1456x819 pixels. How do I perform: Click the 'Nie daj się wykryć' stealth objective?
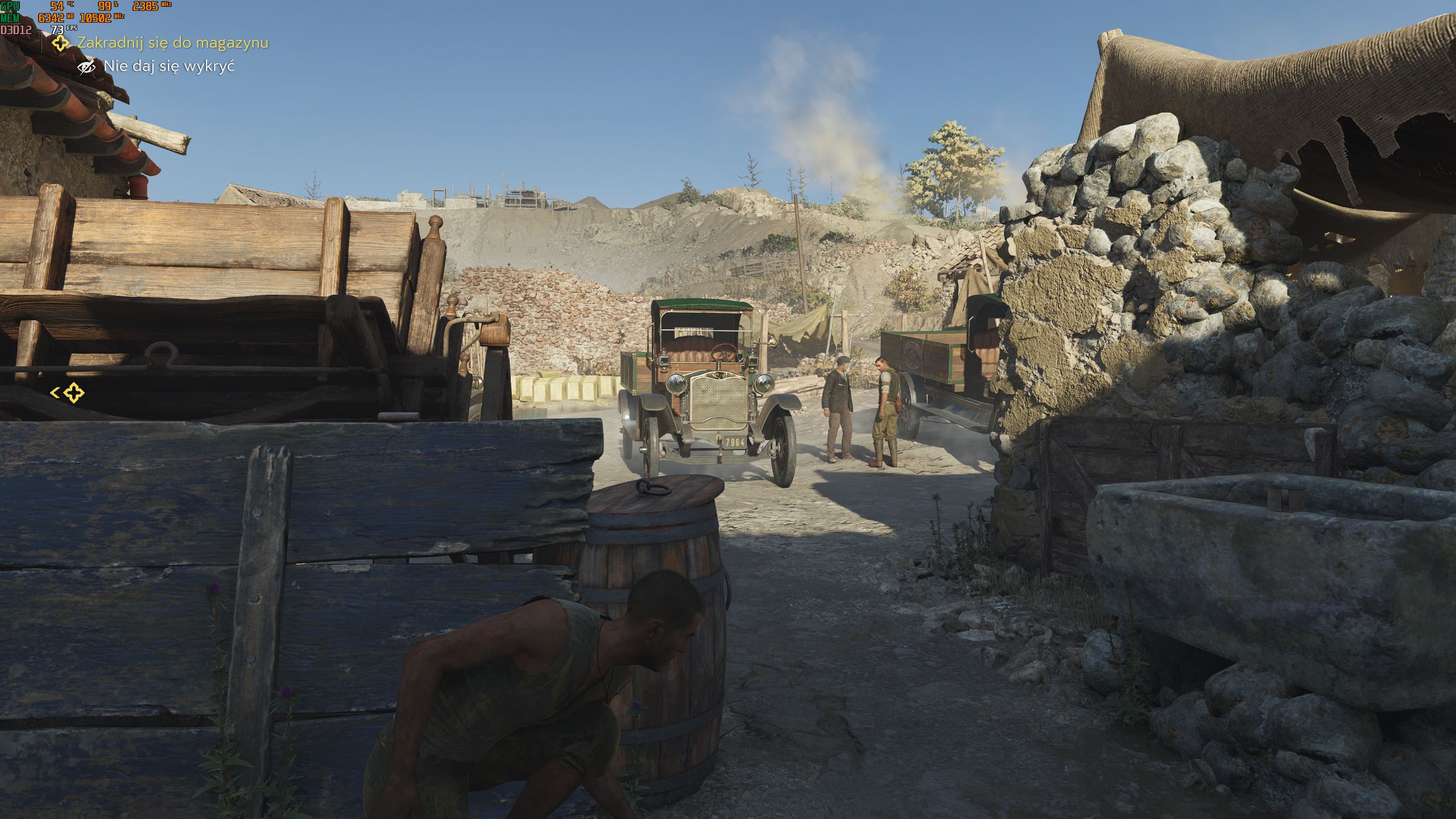169,67
